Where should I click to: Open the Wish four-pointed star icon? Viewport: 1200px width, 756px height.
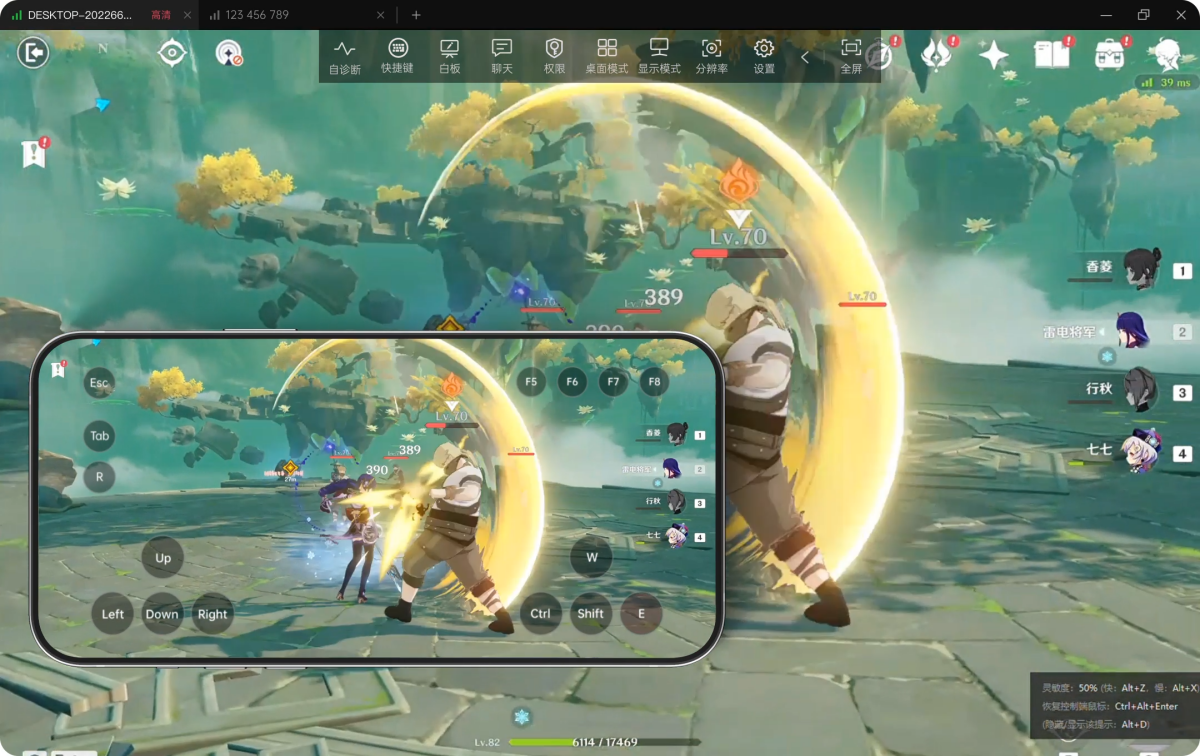click(x=993, y=55)
